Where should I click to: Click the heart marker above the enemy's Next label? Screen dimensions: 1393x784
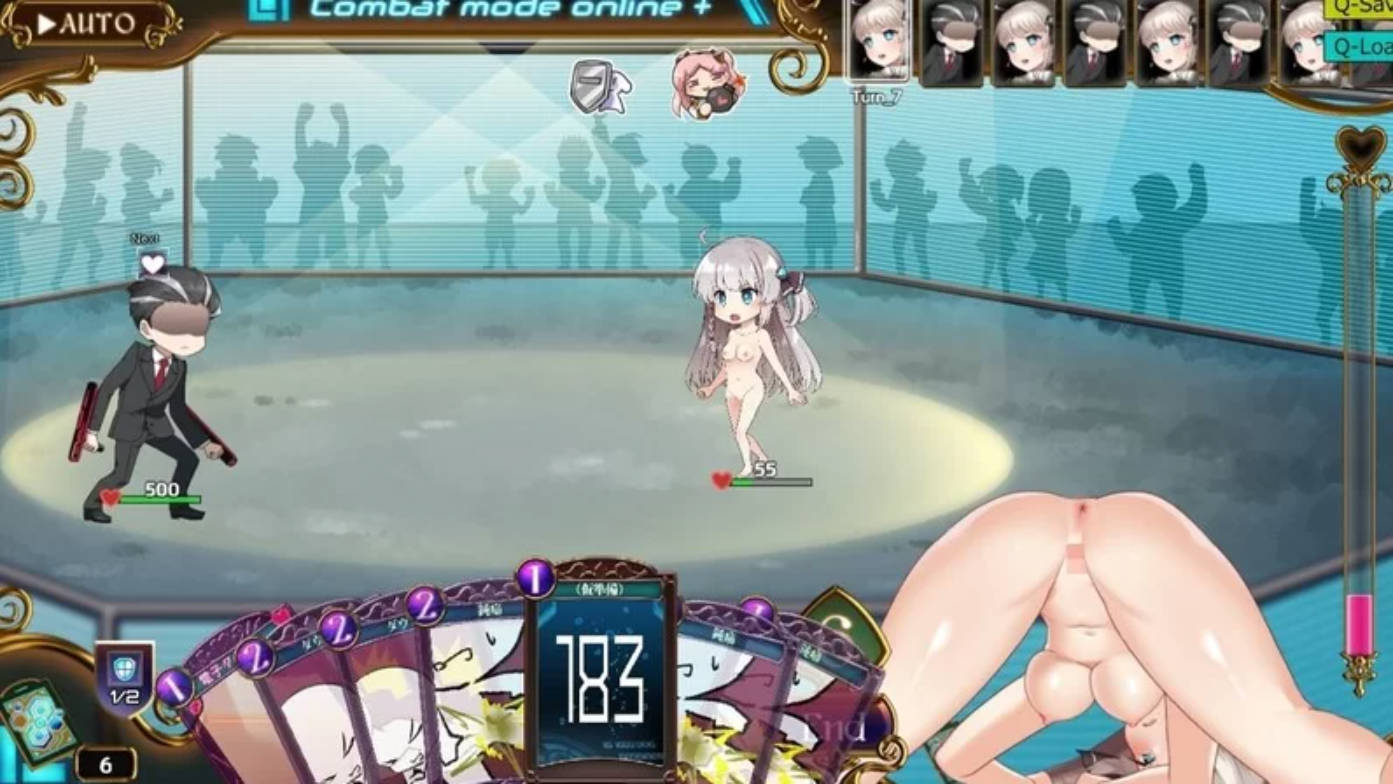151,263
